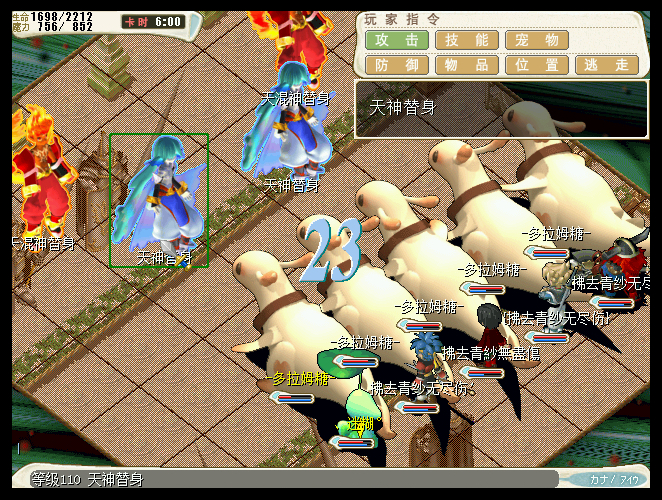Target the green-boxed 天神替身 enemy
Viewport: 662px width, 500px height.
[x=159, y=200]
